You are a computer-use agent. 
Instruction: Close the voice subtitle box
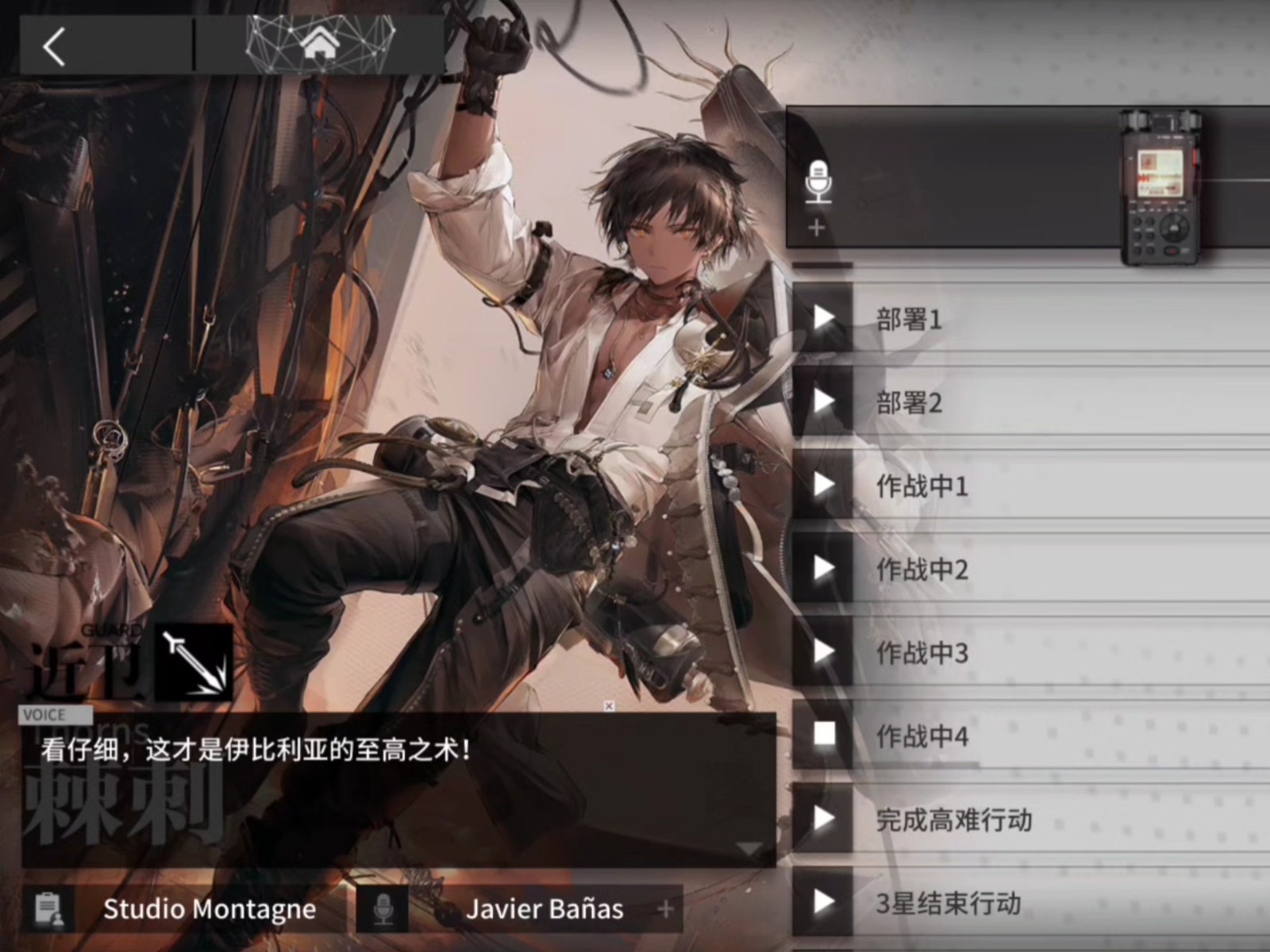[x=609, y=706]
